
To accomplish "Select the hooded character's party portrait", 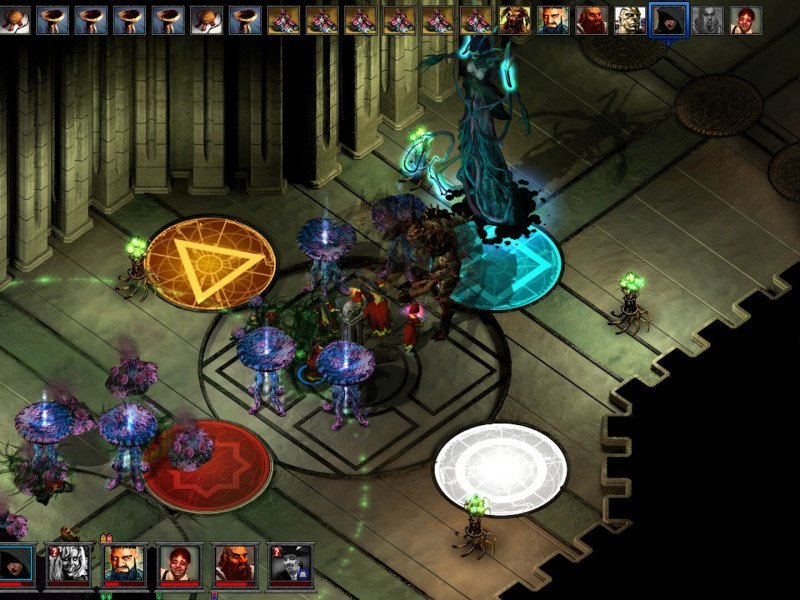I will (16, 564).
